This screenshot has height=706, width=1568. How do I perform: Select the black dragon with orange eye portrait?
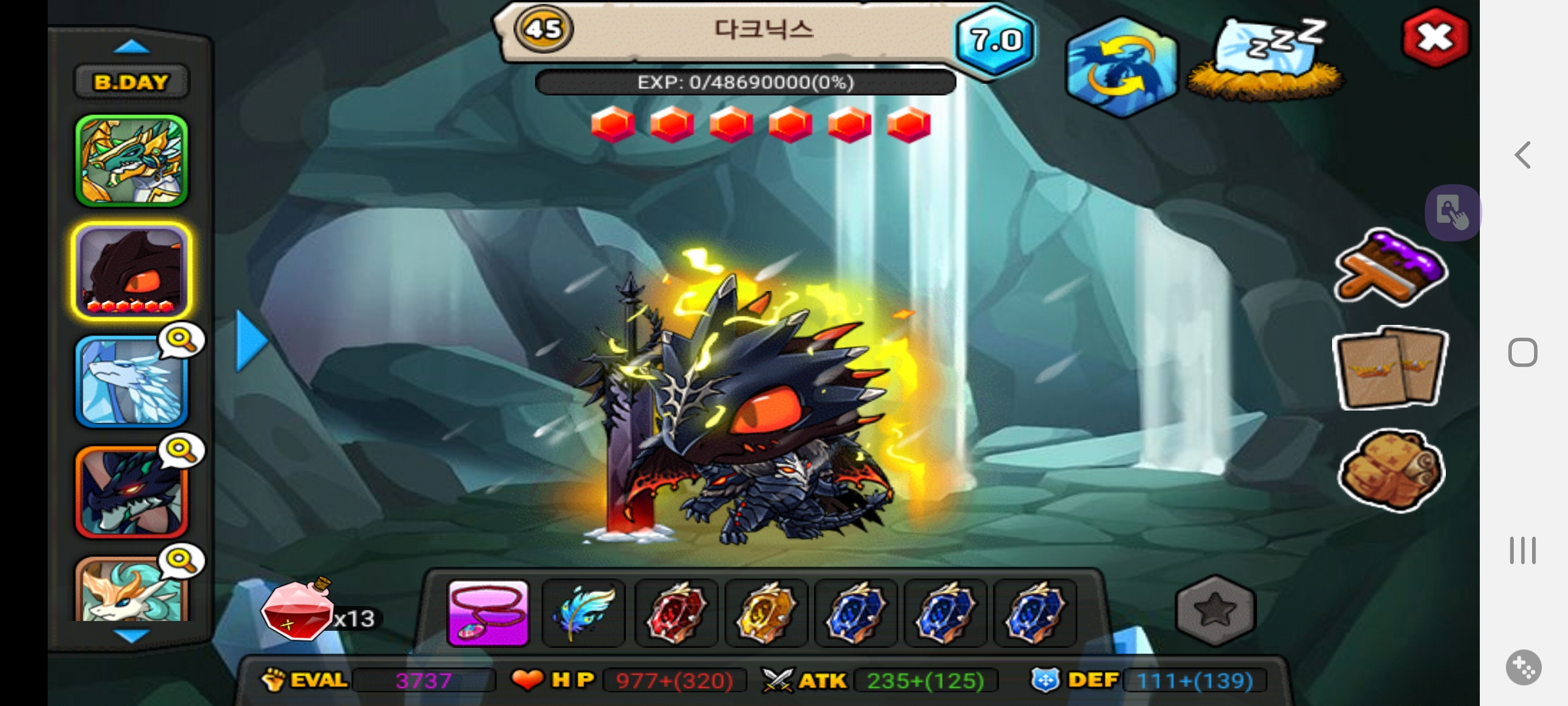[x=131, y=271]
